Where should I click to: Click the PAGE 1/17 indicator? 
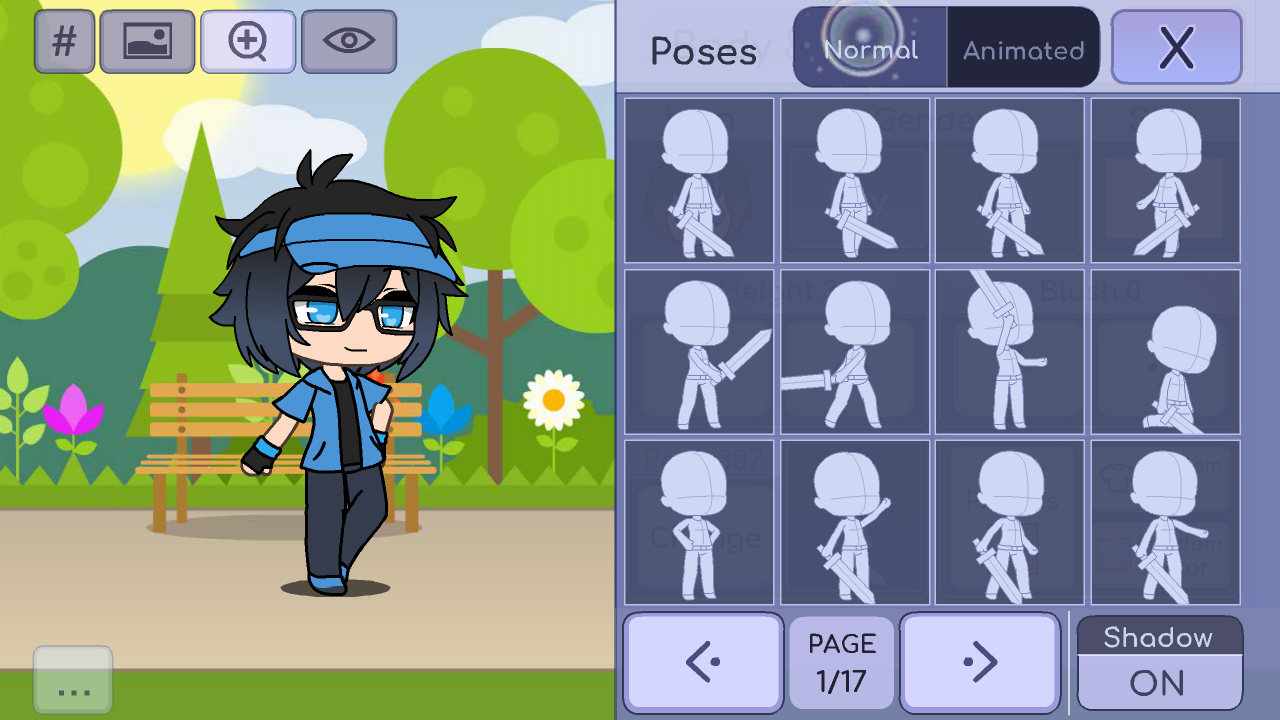(841, 661)
